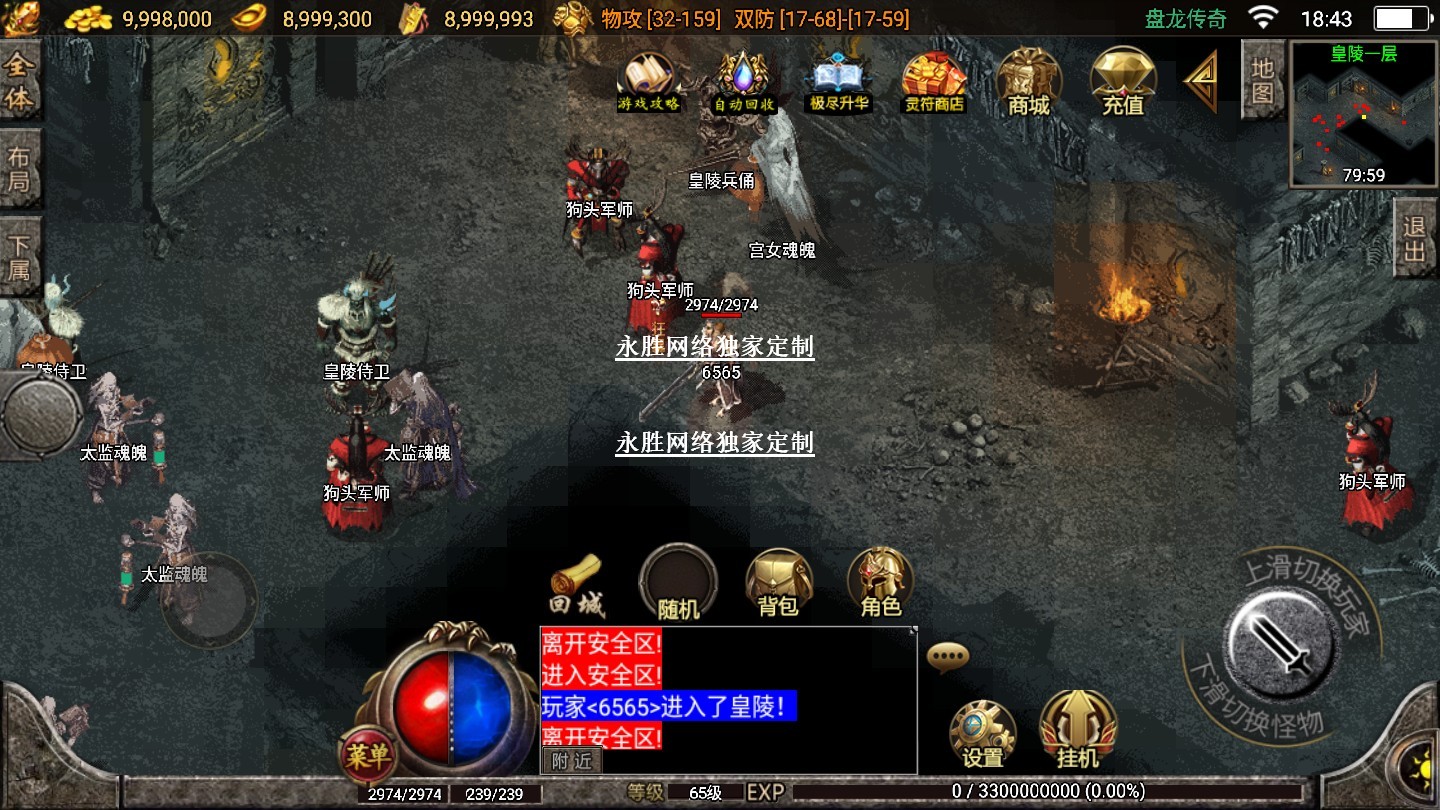Viewport: 1440px width, 810px height.
Task: Select the 全体 side tab
Action: (x=19, y=82)
